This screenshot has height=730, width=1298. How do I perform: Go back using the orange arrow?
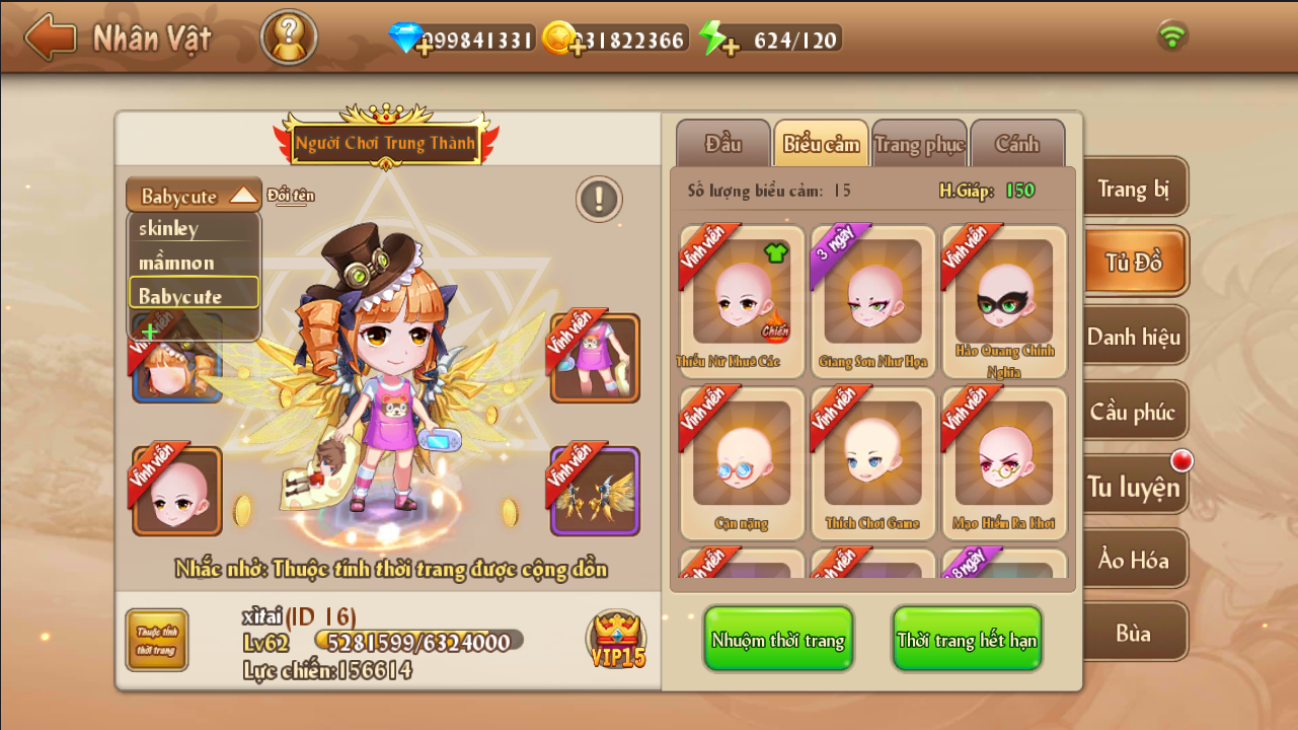point(51,38)
